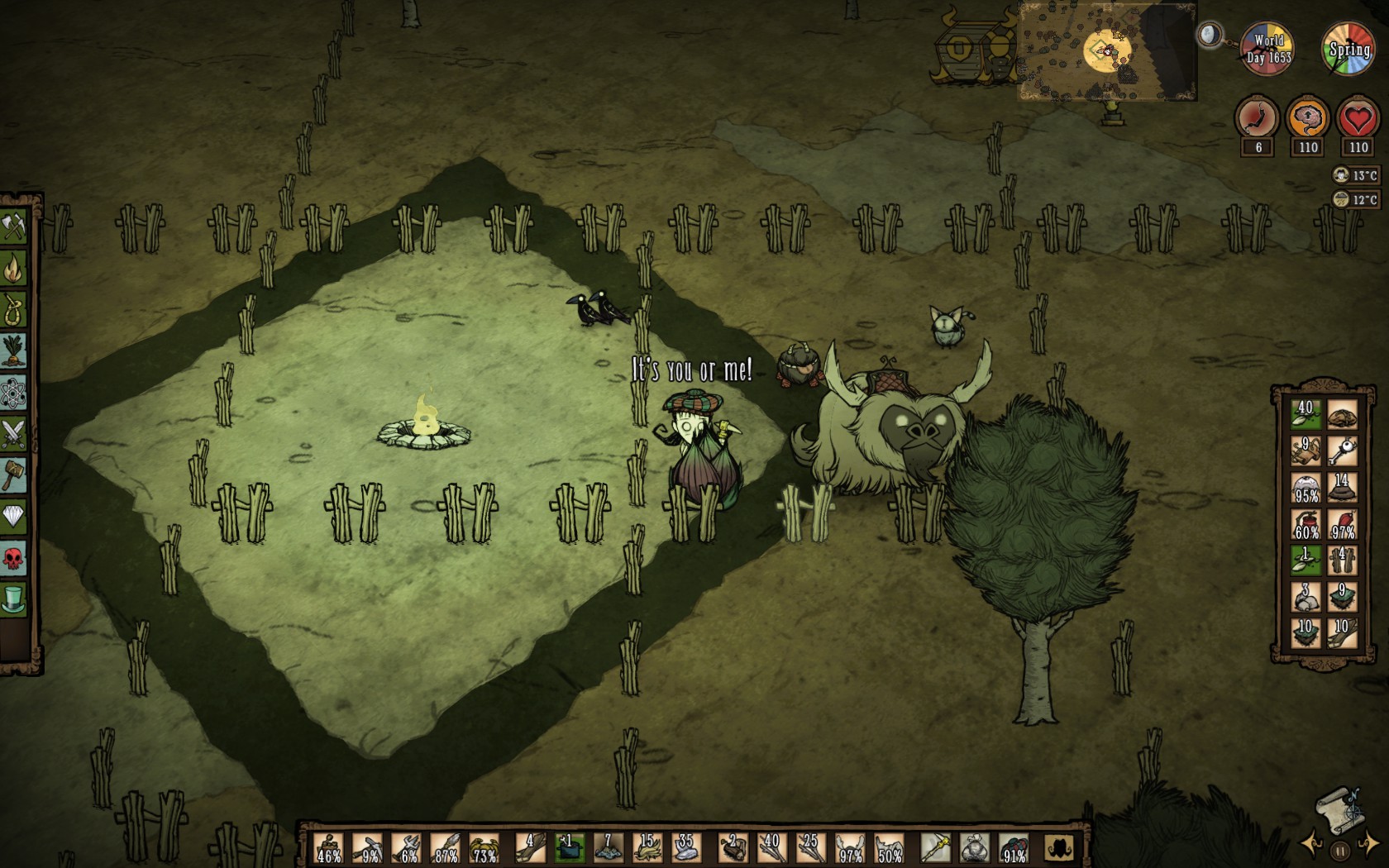Image resolution: width=1389 pixels, height=868 pixels.
Task: Open the map with the magnifying glass
Action: pyautogui.click(x=1210, y=35)
